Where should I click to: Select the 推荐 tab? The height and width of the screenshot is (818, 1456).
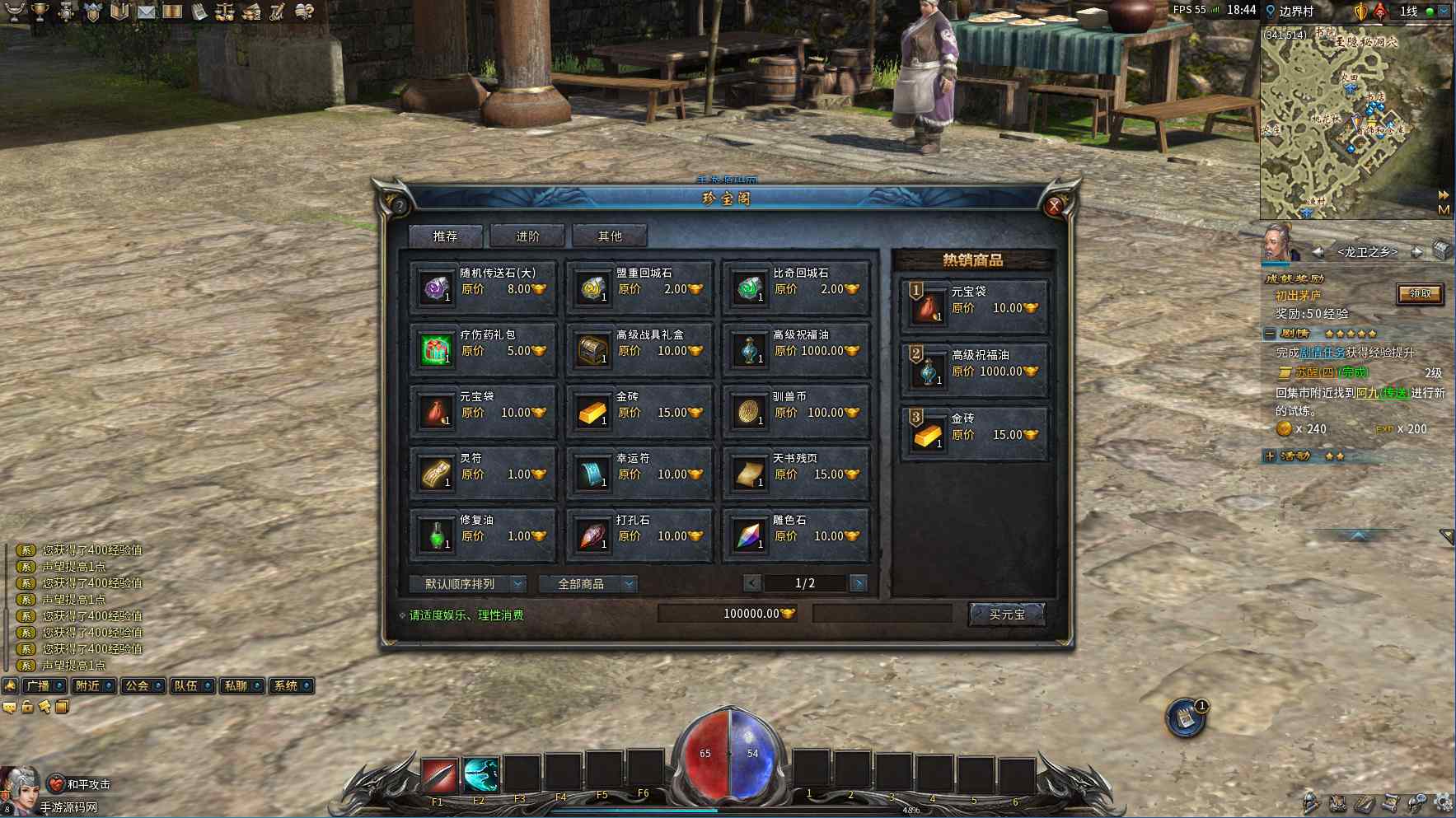pos(445,236)
